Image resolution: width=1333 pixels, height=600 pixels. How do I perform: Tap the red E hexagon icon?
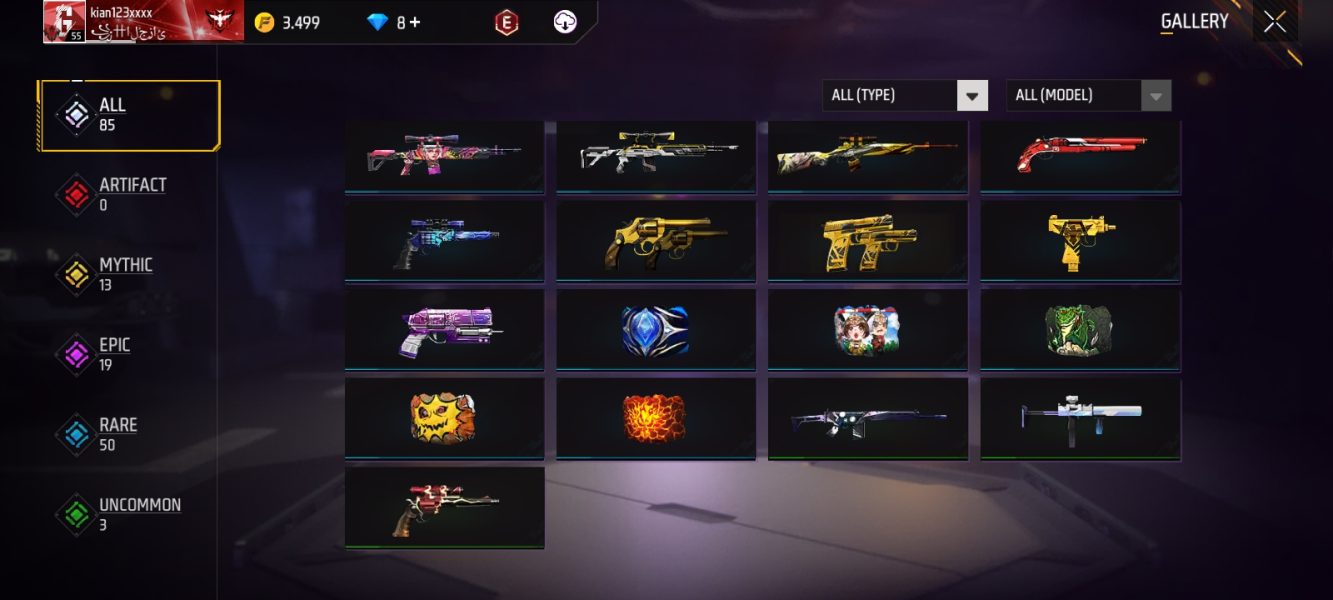[x=507, y=23]
